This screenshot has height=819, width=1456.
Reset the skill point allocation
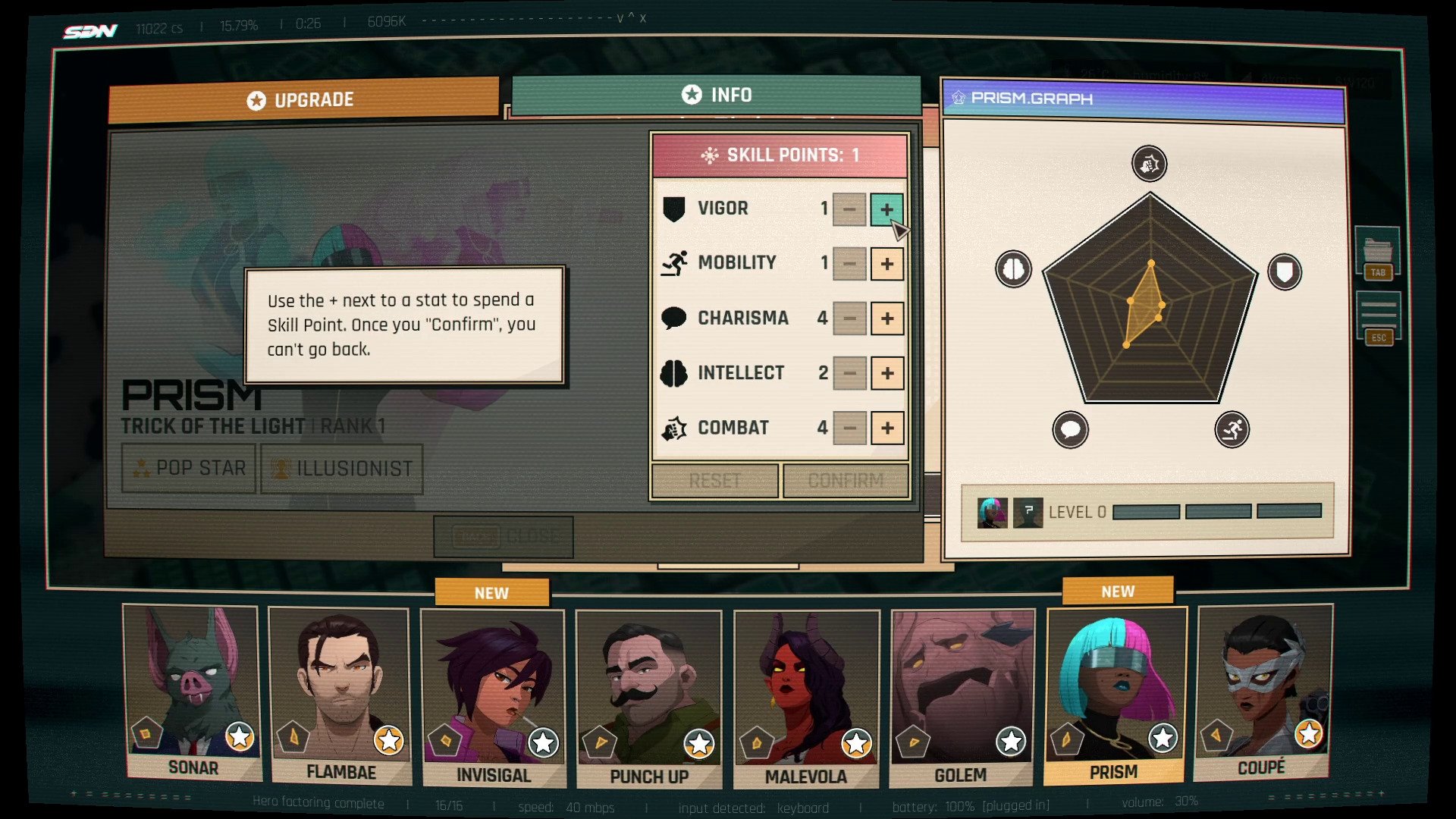tap(714, 481)
